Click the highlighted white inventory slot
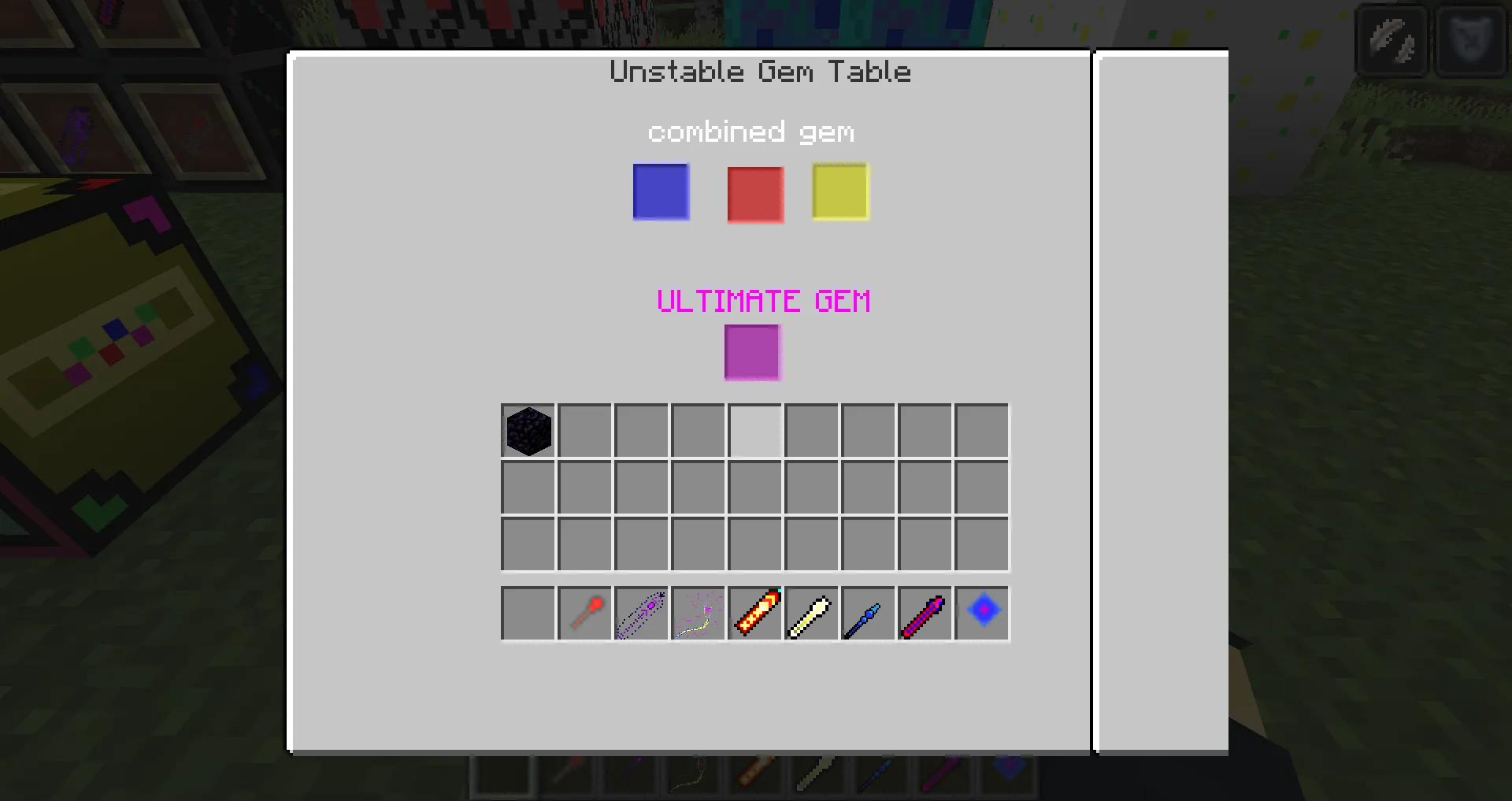Viewport: 1512px width, 801px height. [754, 429]
